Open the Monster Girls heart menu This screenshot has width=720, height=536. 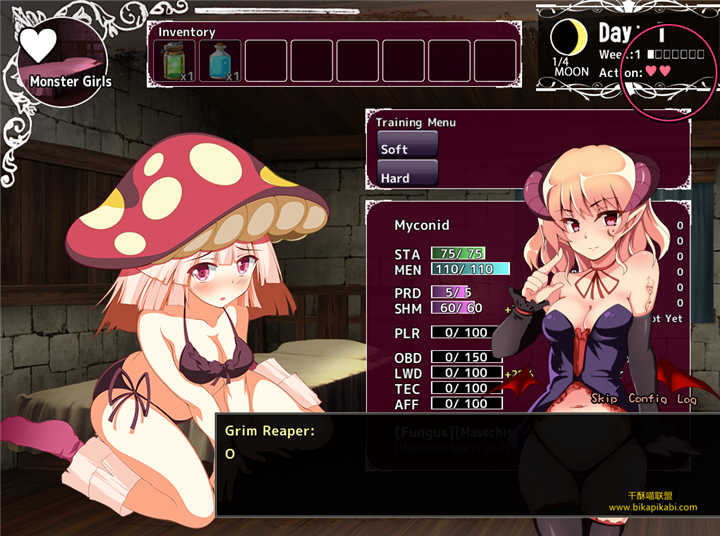pyautogui.click(x=62, y=60)
